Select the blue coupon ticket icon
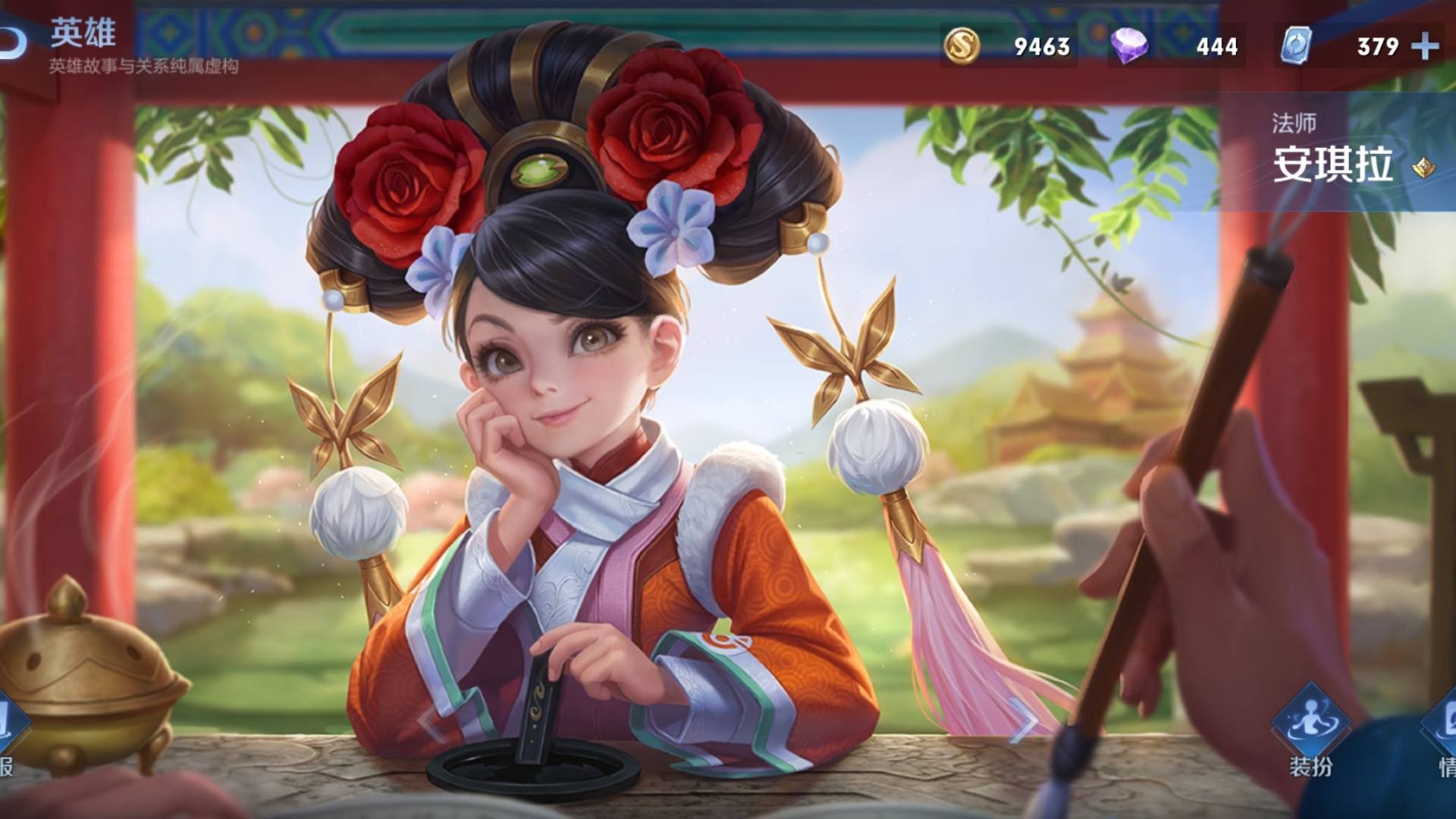Image resolution: width=1456 pixels, height=819 pixels. point(1295,45)
